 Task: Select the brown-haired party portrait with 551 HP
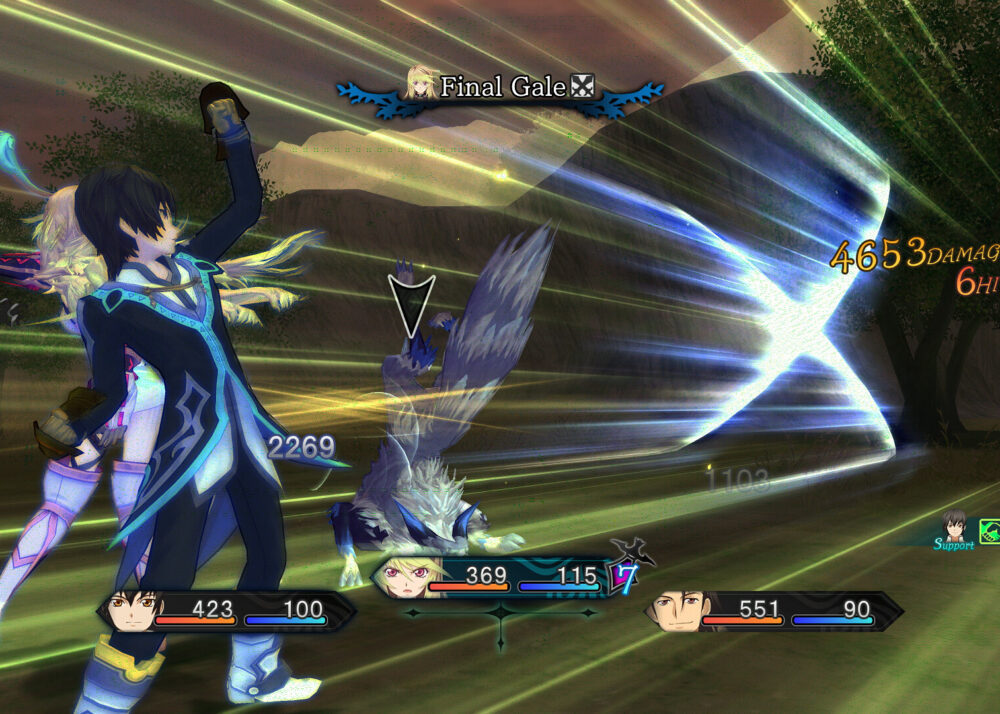pyautogui.click(x=675, y=612)
